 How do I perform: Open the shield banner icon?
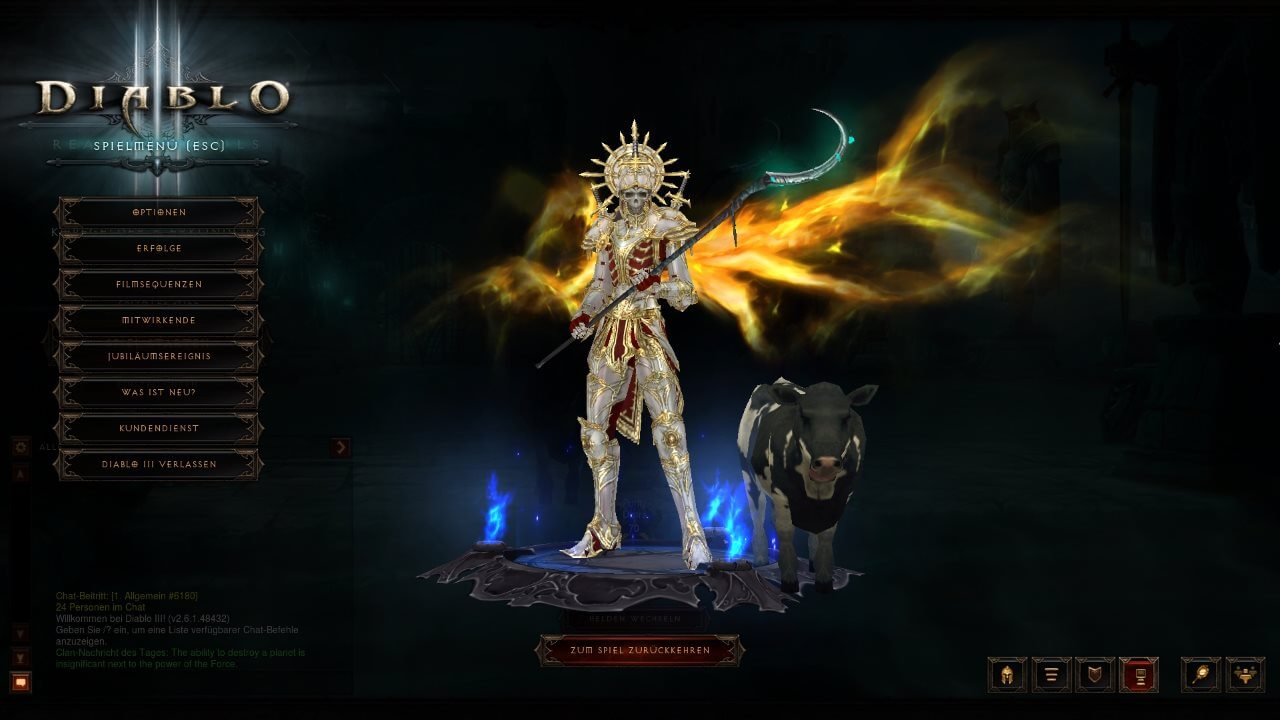pyautogui.click(x=1095, y=675)
